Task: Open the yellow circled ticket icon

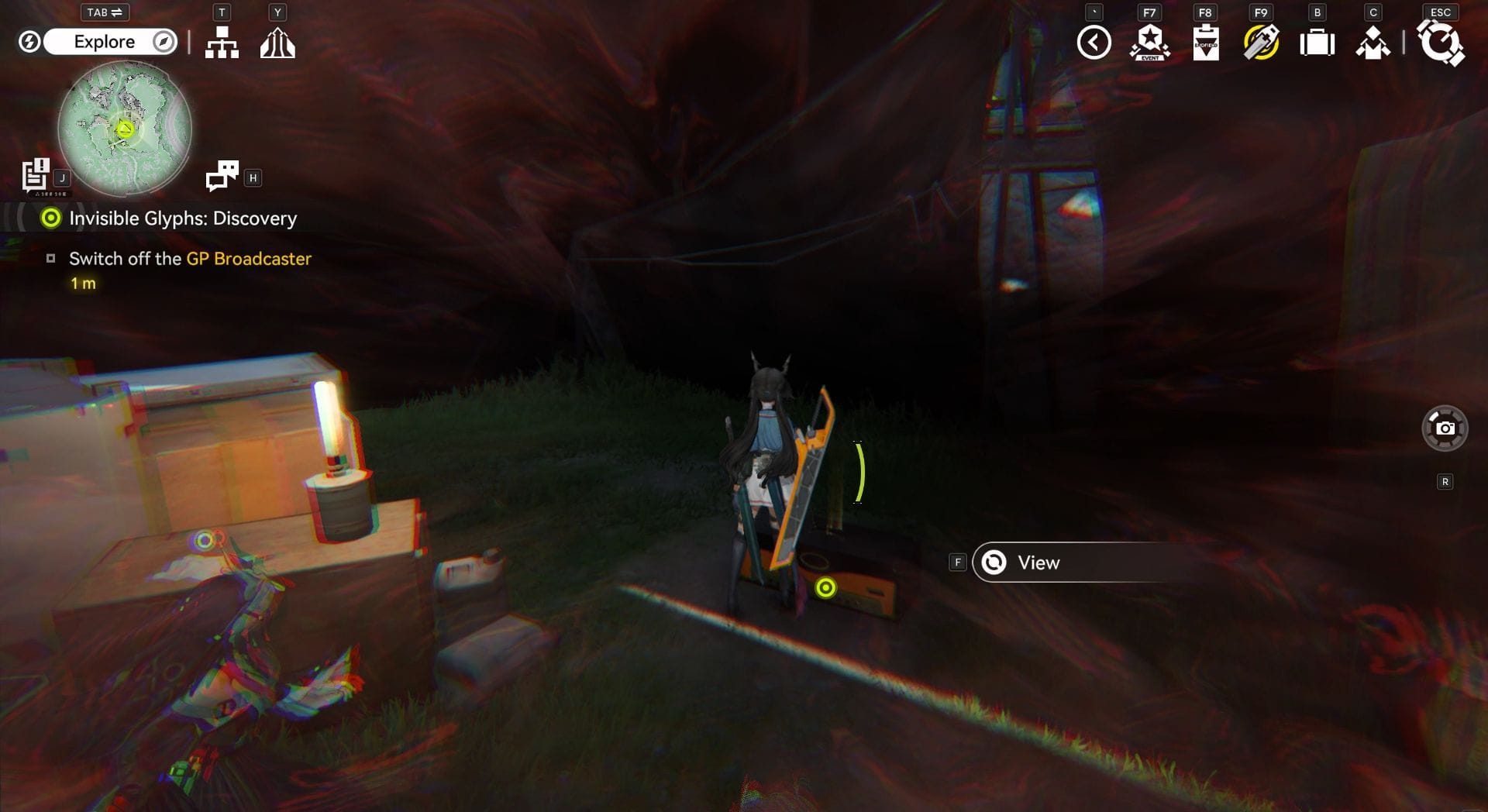Action: [x=1261, y=43]
